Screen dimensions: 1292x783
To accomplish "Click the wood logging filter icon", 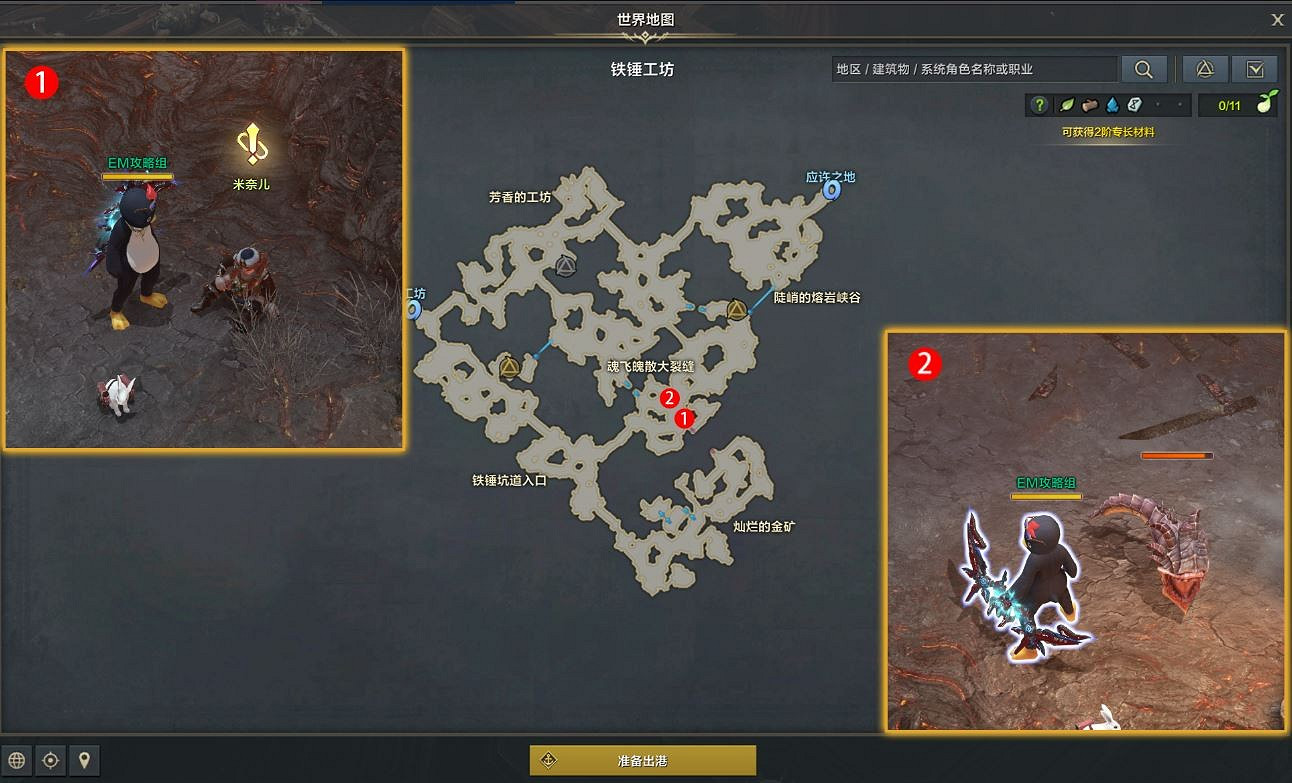I will click(1090, 104).
